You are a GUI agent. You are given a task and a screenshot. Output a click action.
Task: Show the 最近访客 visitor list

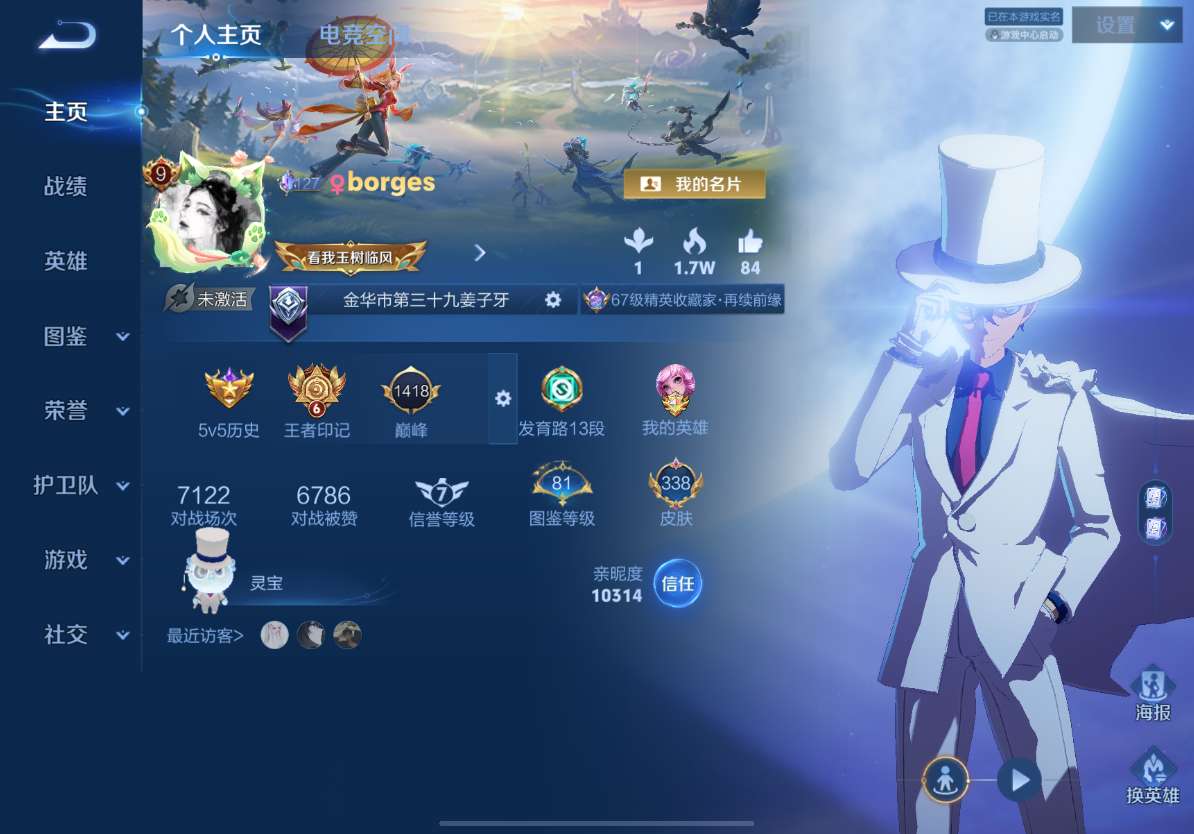point(205,635)
